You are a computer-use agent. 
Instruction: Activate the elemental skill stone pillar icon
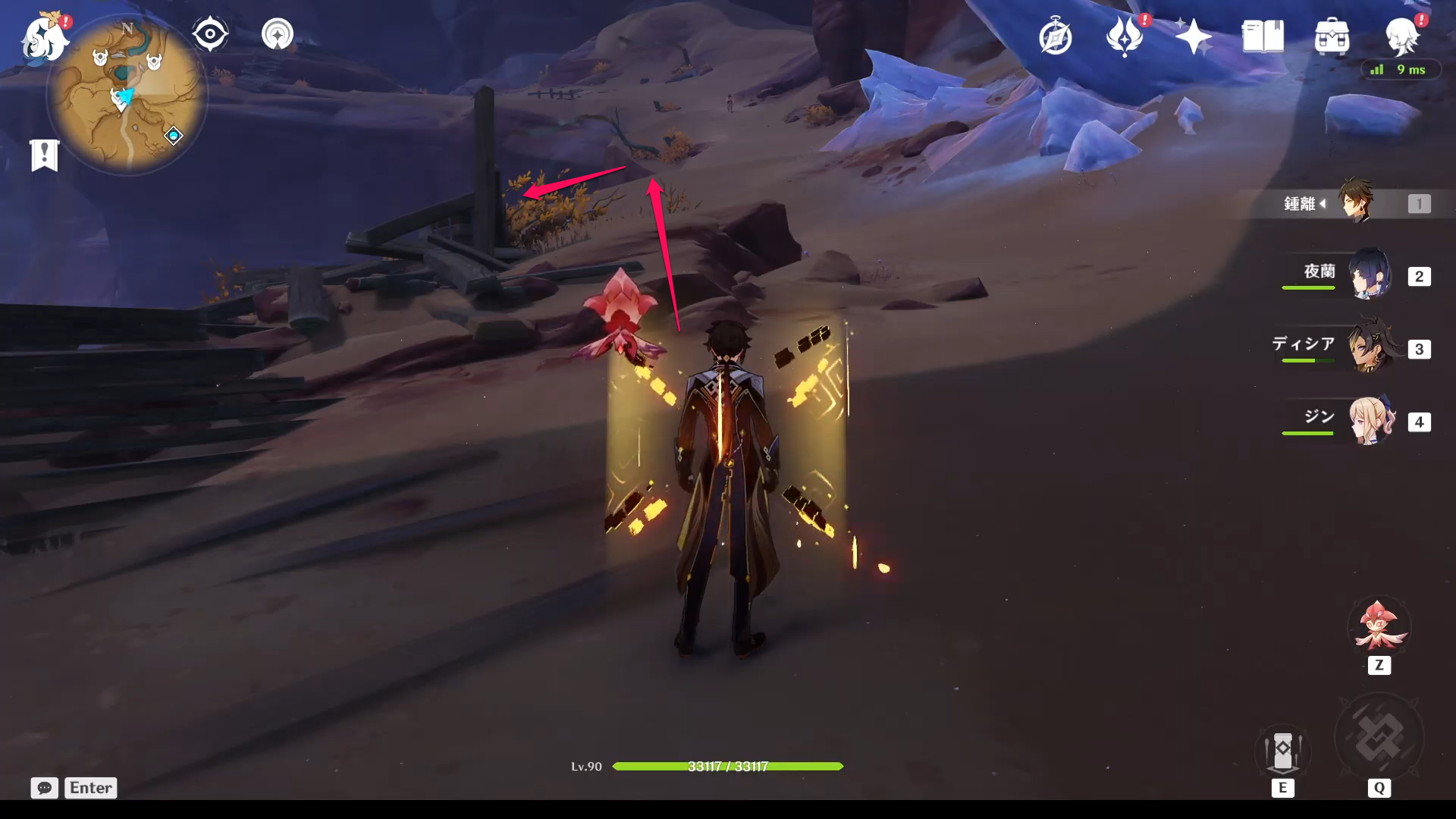coord(1282,751)
